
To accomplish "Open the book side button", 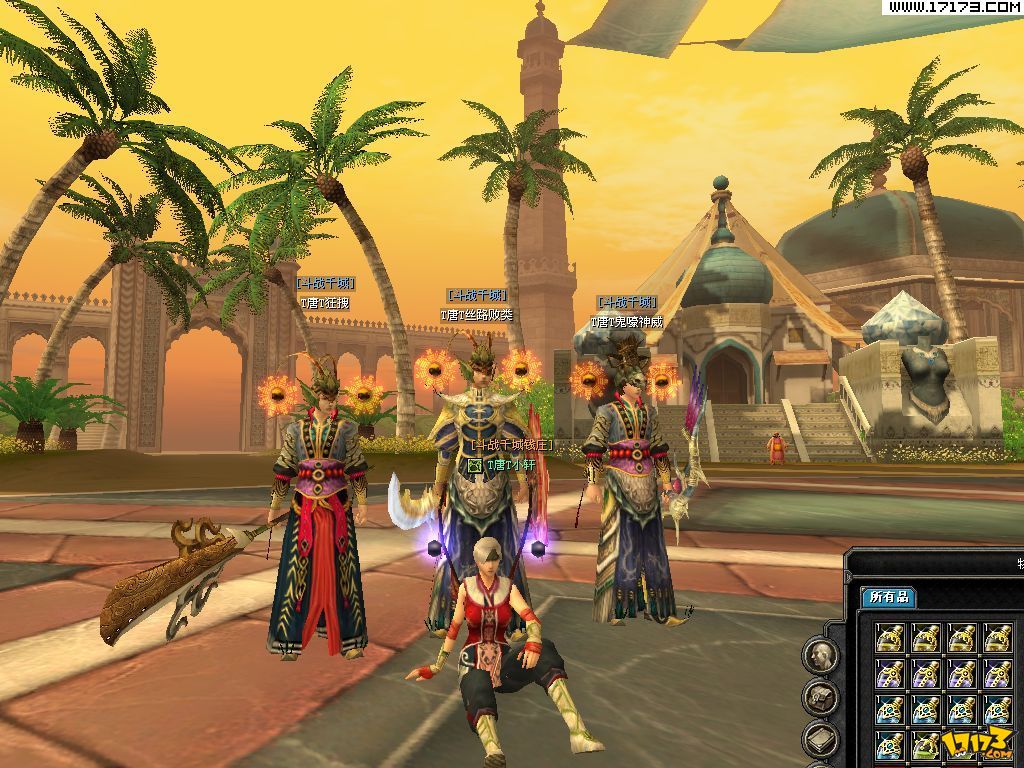I will pyautogui.click(x=820, y=740).
